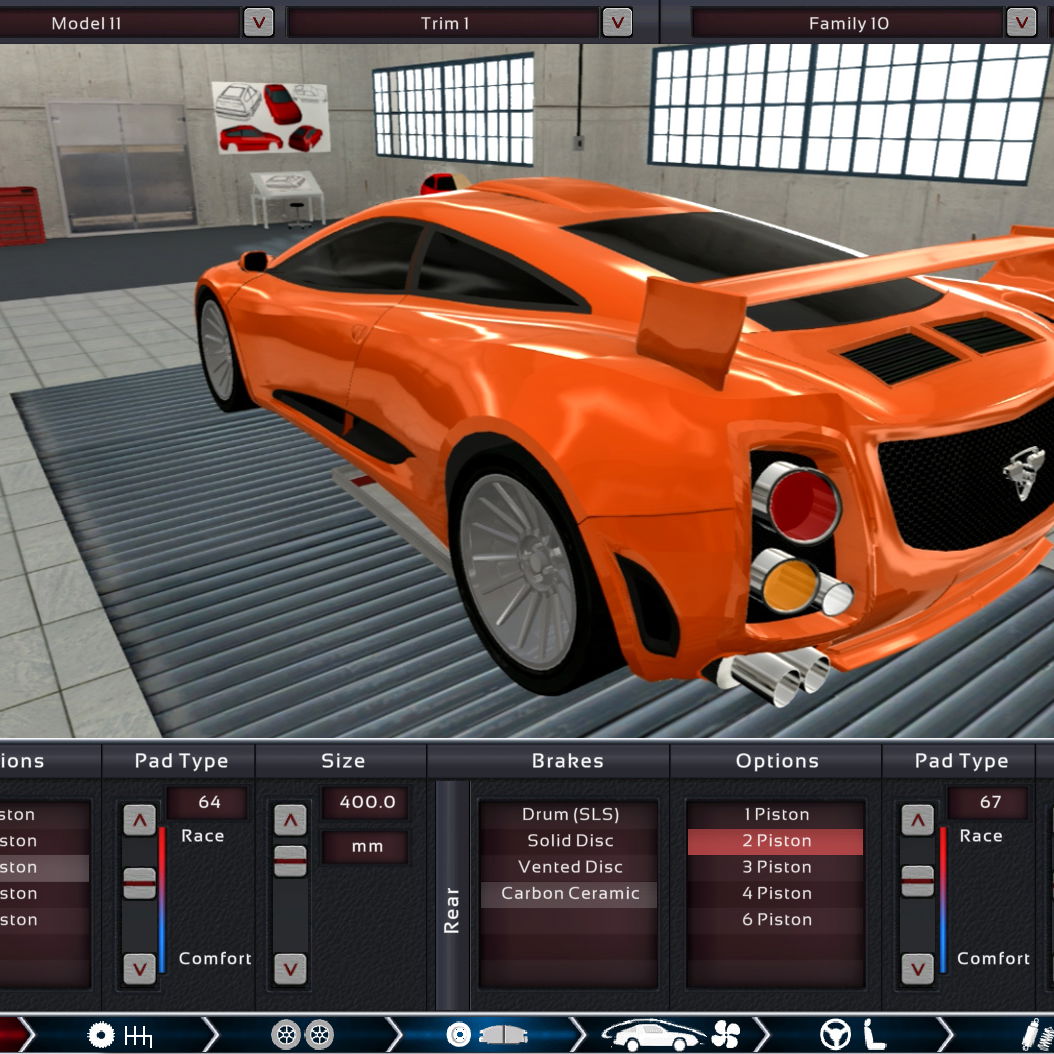This screenshot has height=1054, width=1054.
Task: Open the wheels and tires tab
Action: 303,1034
